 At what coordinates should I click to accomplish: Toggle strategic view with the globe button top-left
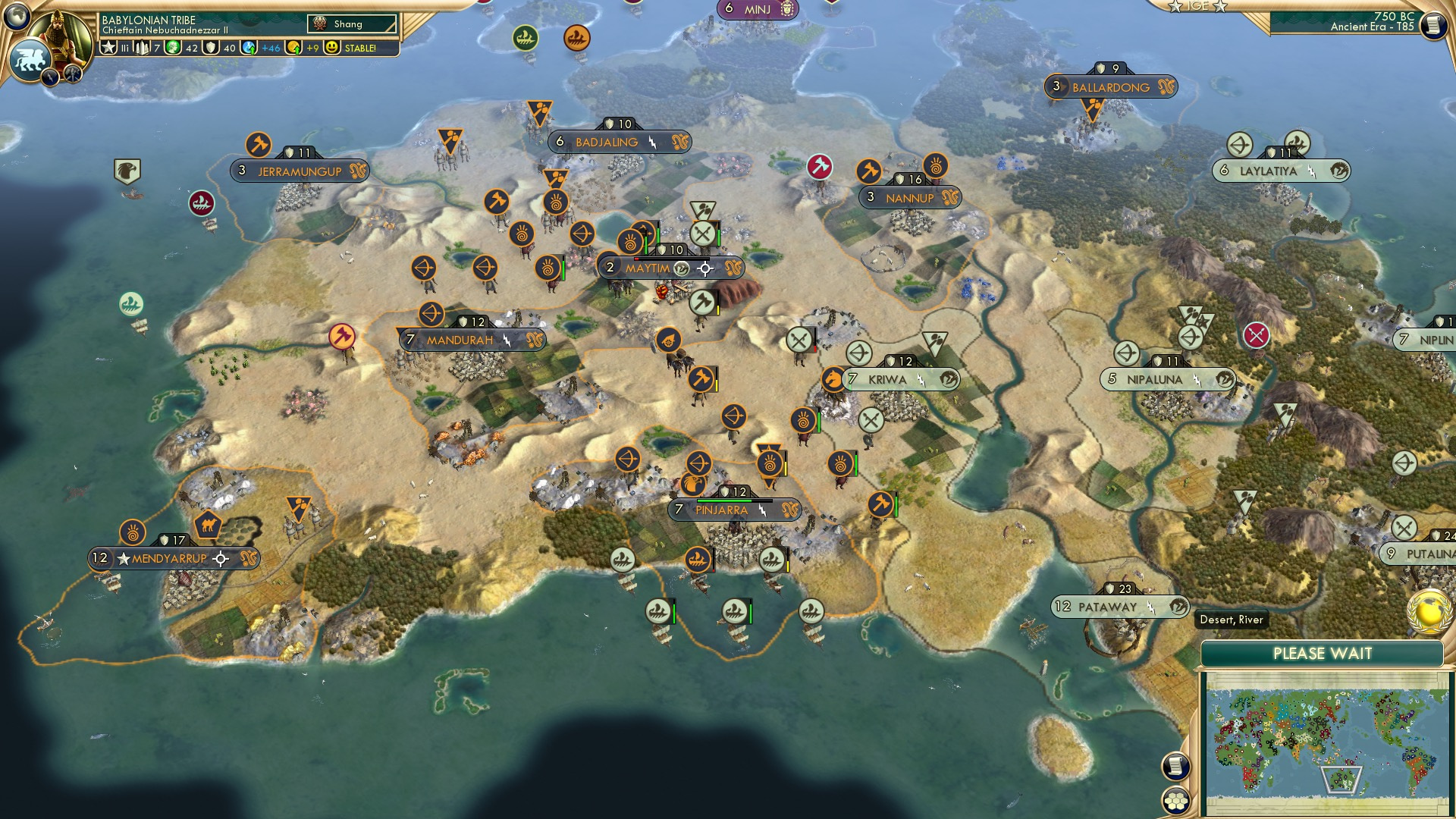click(17, 17)
